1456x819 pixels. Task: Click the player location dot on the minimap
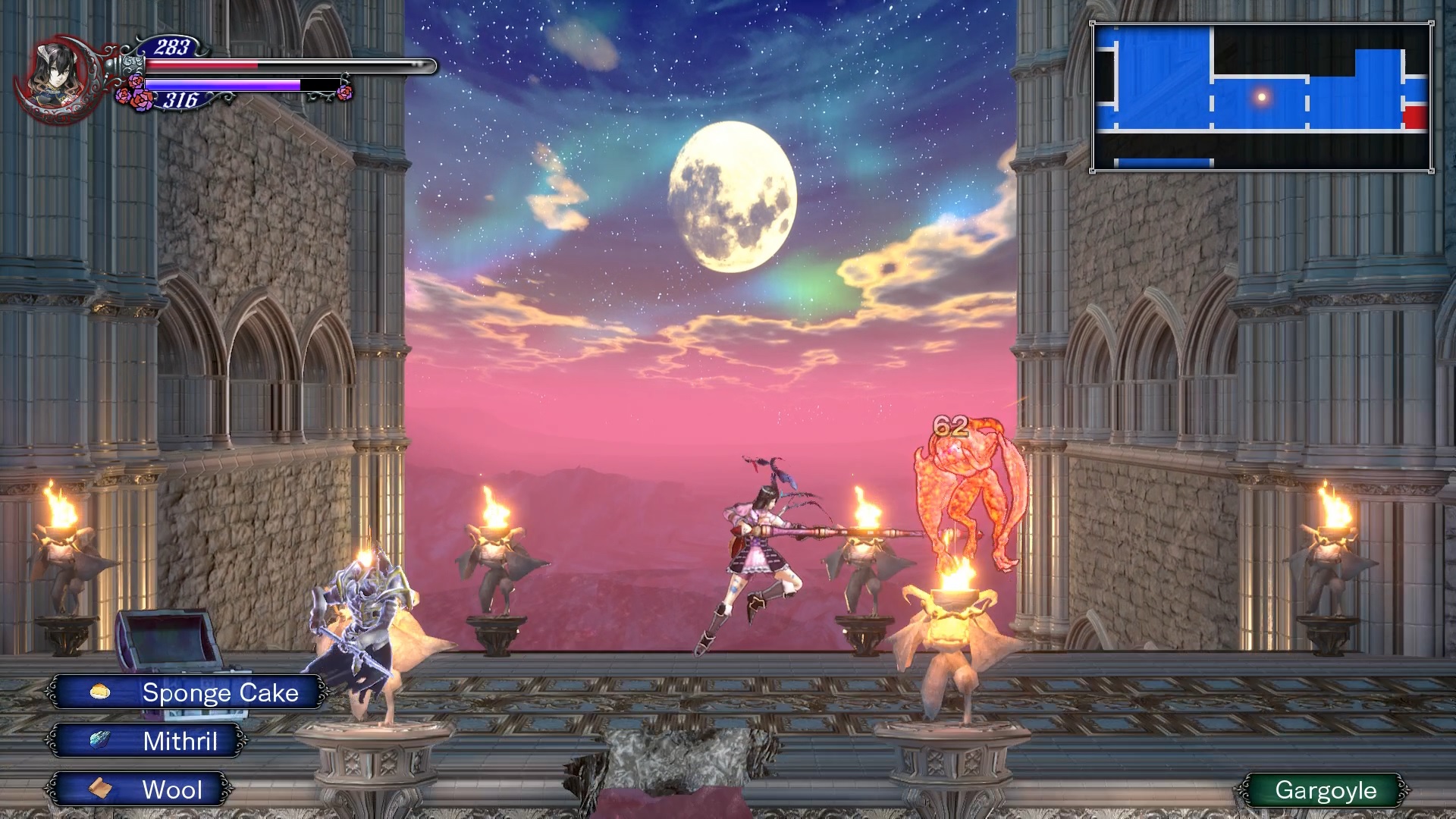(1261, 96)
